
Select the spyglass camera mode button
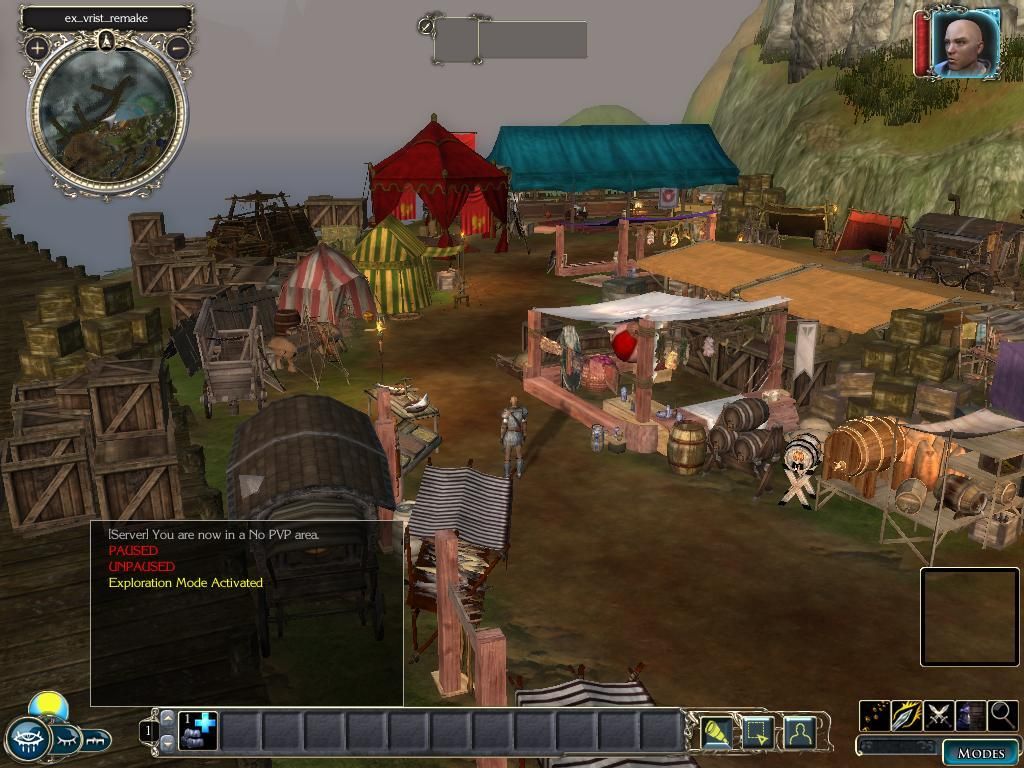tap(716, 733)
